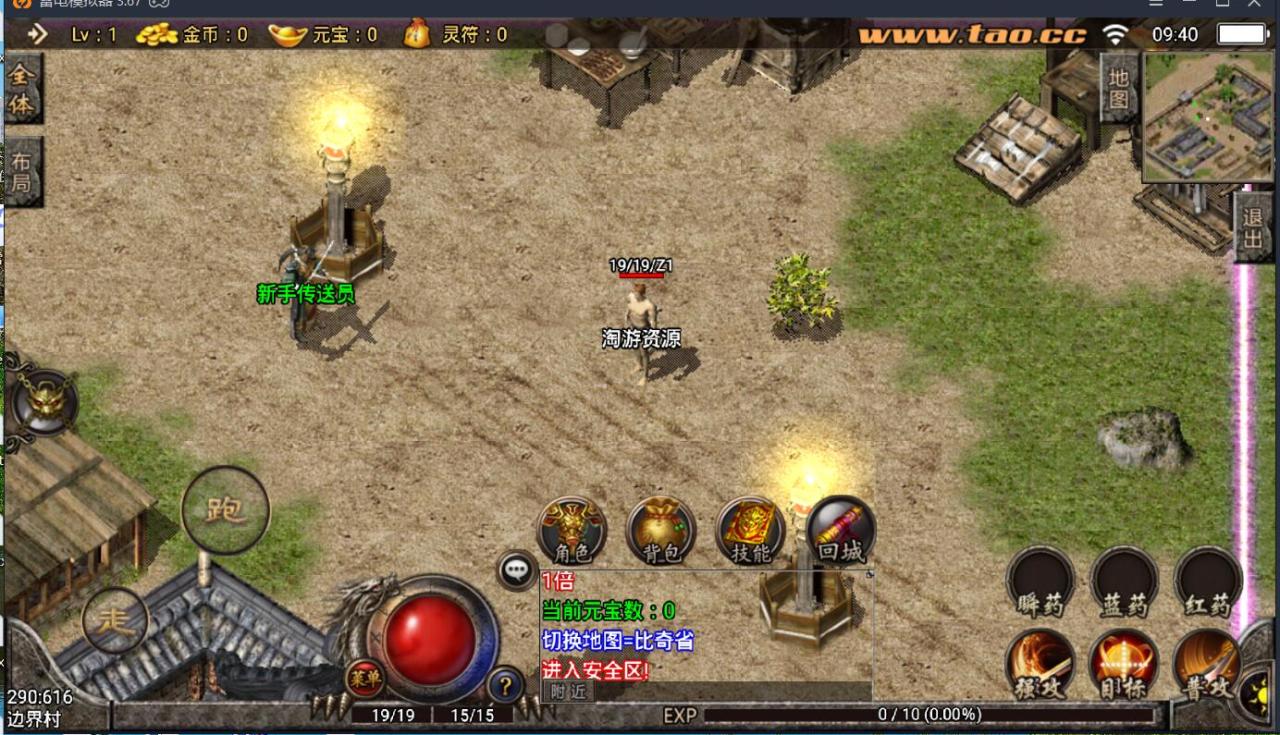Open the 地图 map button
Screen dimensions: 1280x735
[1119, 88]
